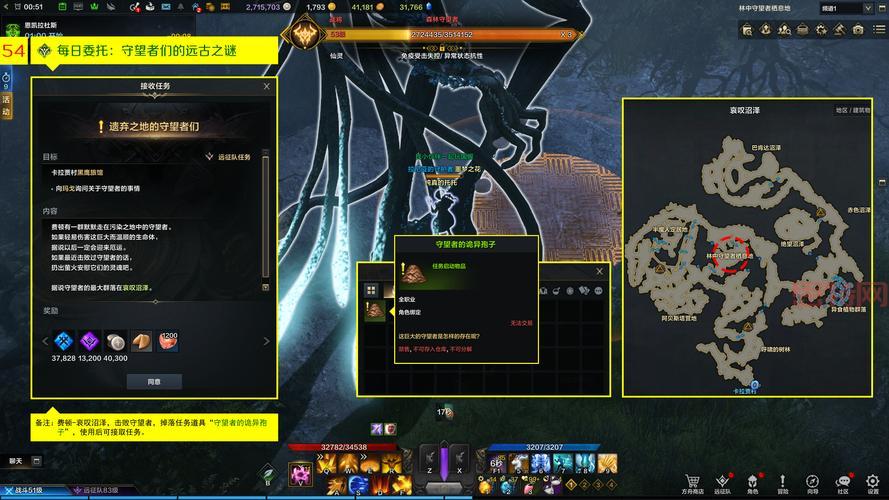This screenshot has width=889, height=500.
Task: Open the 冒险 adventure menu
Action: tap(782, 483)
